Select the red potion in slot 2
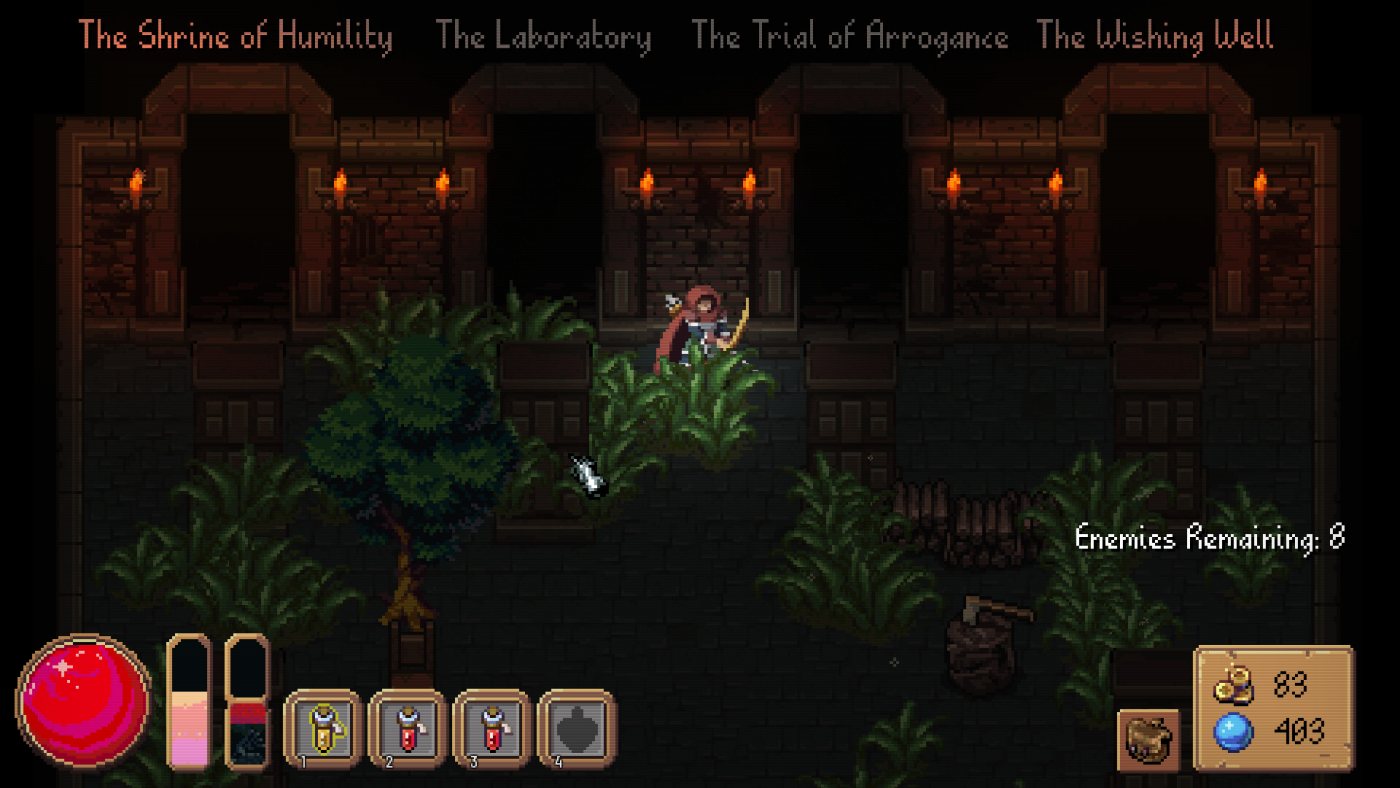The image size is (1400, 788). pos(406,728)
